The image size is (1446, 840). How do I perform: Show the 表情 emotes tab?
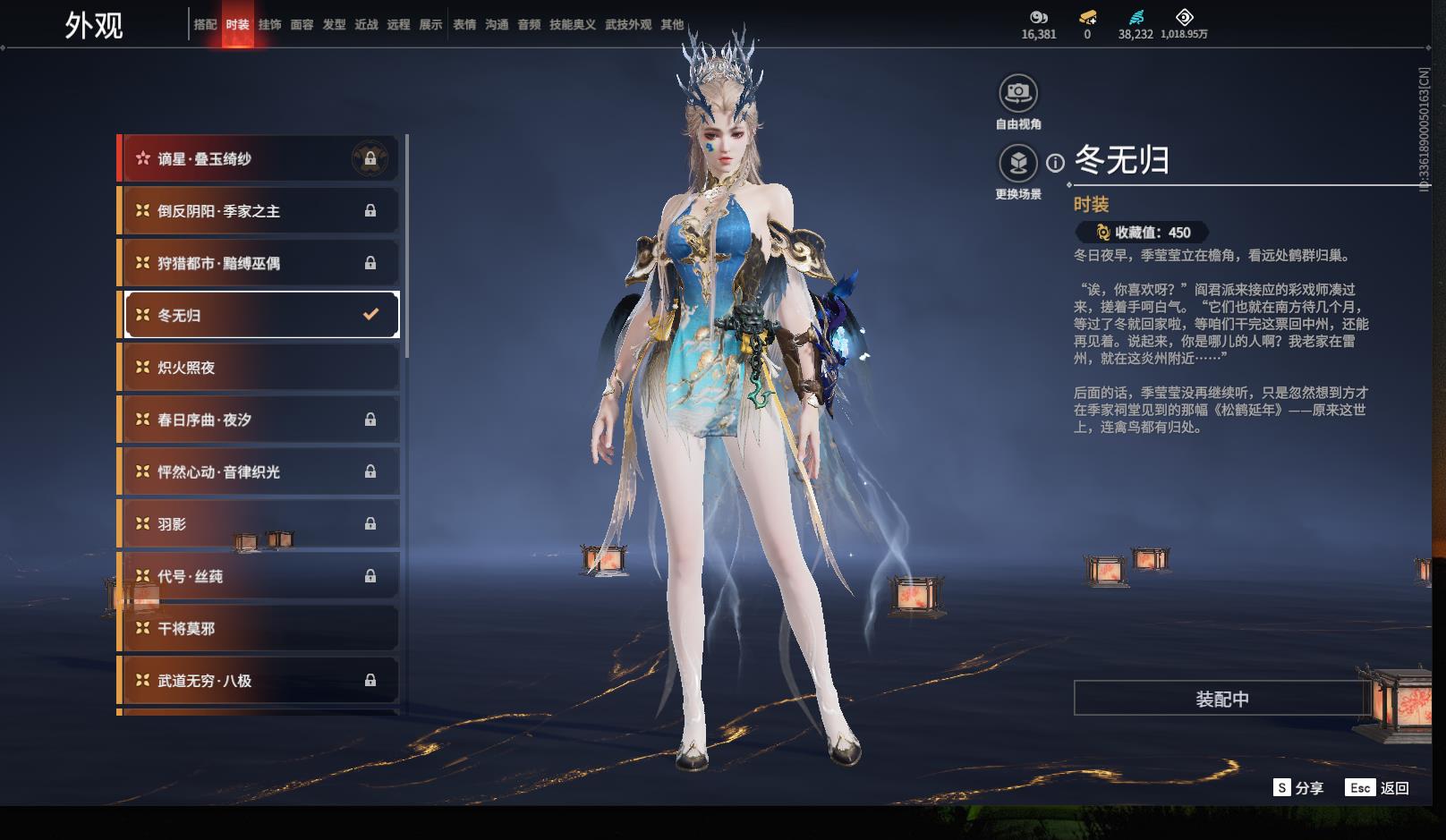[464, 25]
